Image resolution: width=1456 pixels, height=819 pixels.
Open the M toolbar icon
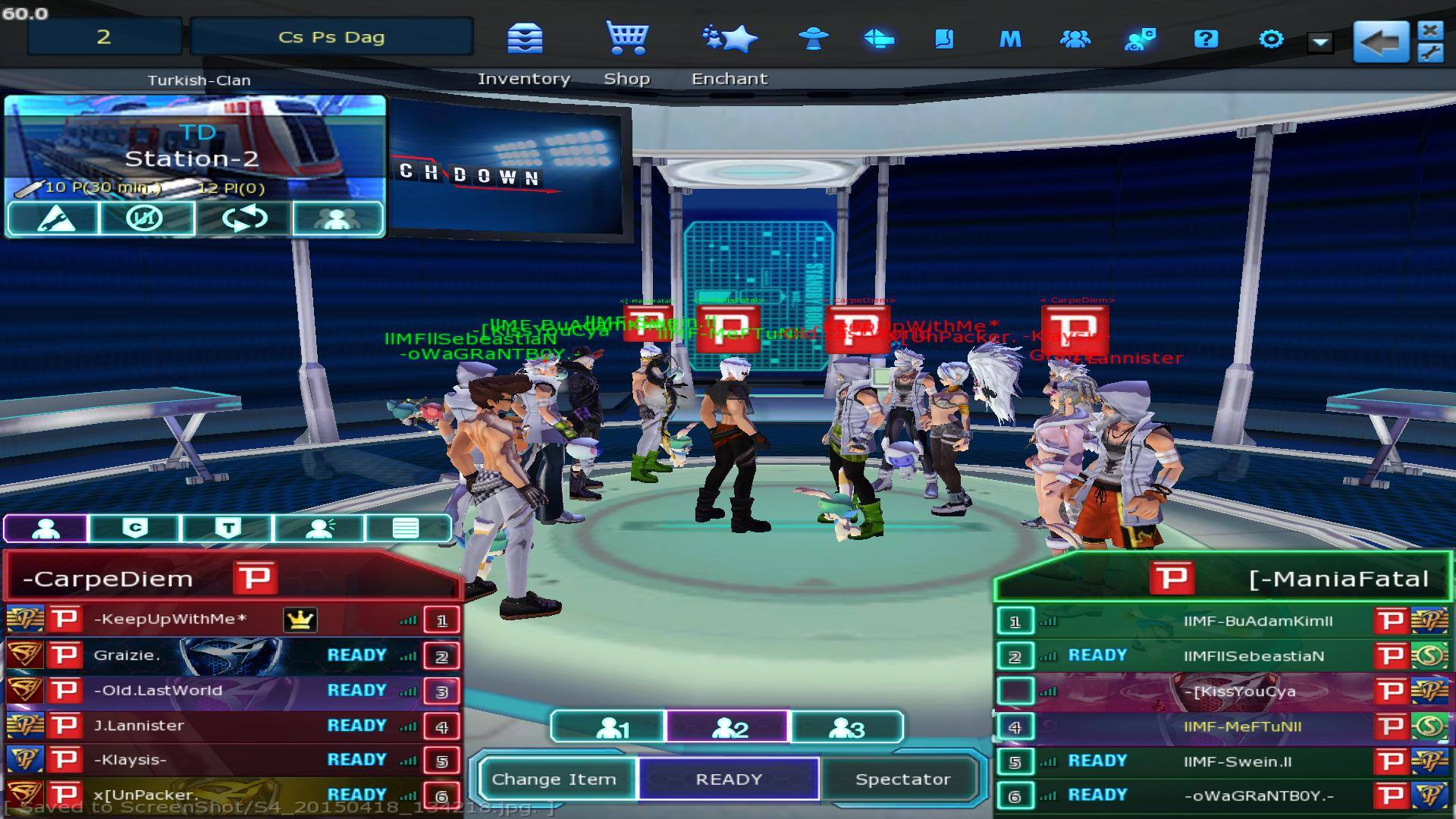(x=1010, y=39)
